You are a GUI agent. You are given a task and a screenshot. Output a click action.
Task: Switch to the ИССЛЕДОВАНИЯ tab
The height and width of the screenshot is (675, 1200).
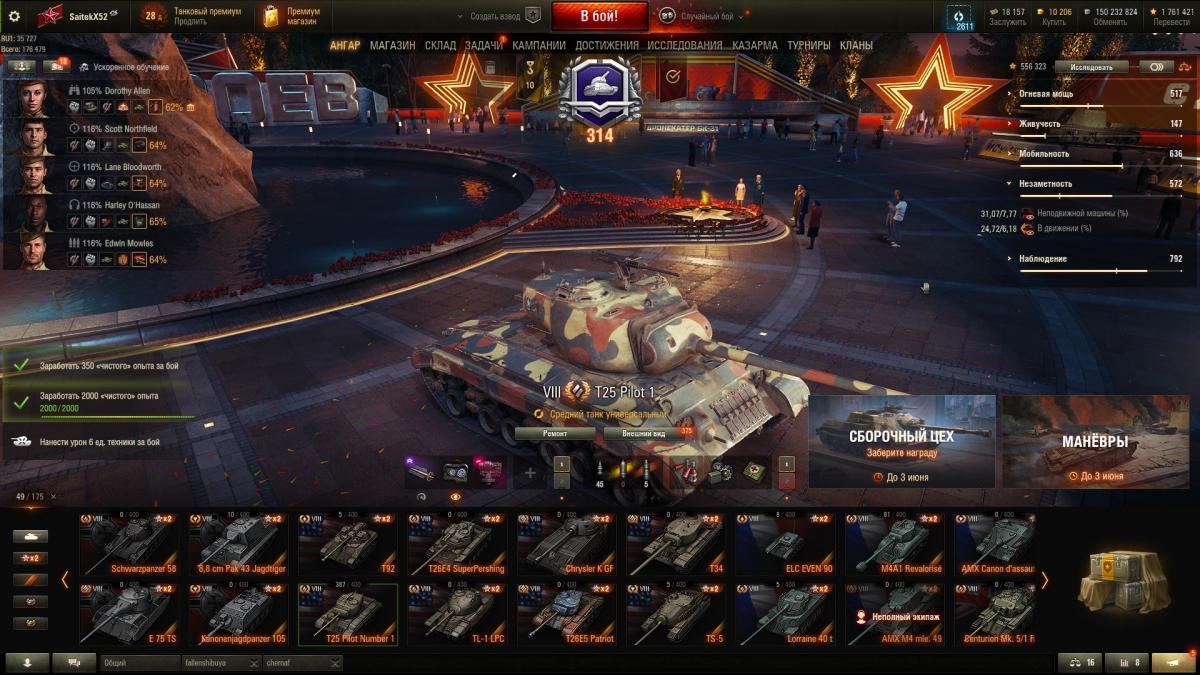(684, 45)
